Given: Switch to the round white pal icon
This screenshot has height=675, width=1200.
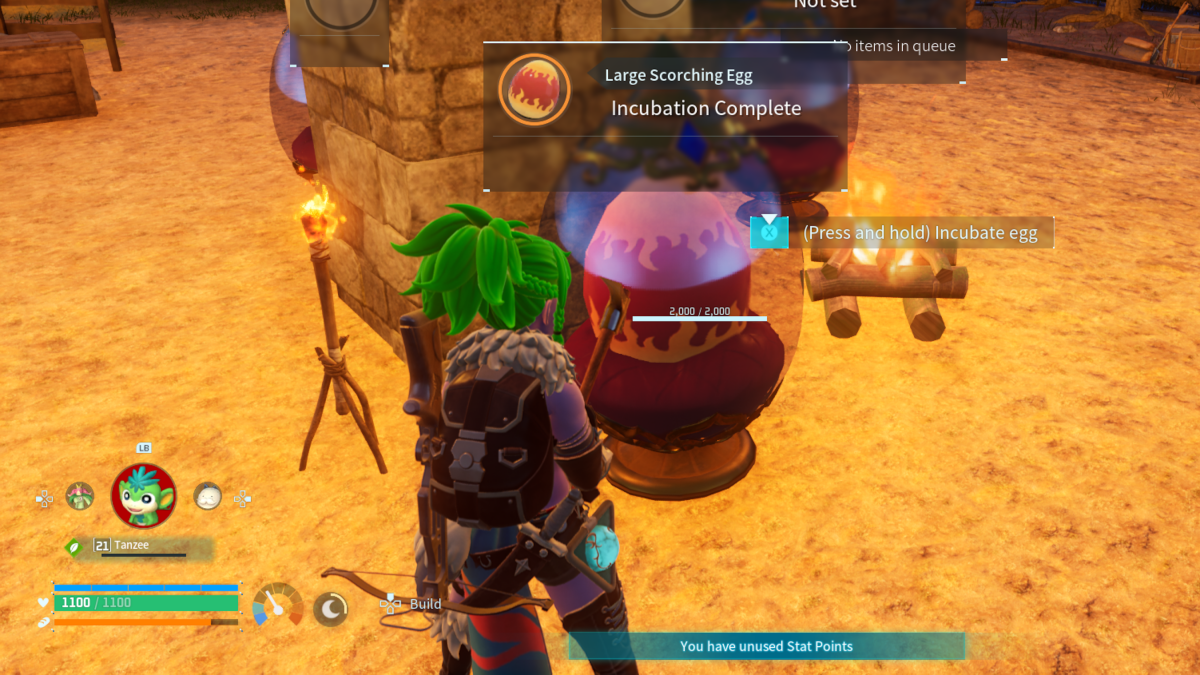Looking at the screenshot, I should (207, 495).
